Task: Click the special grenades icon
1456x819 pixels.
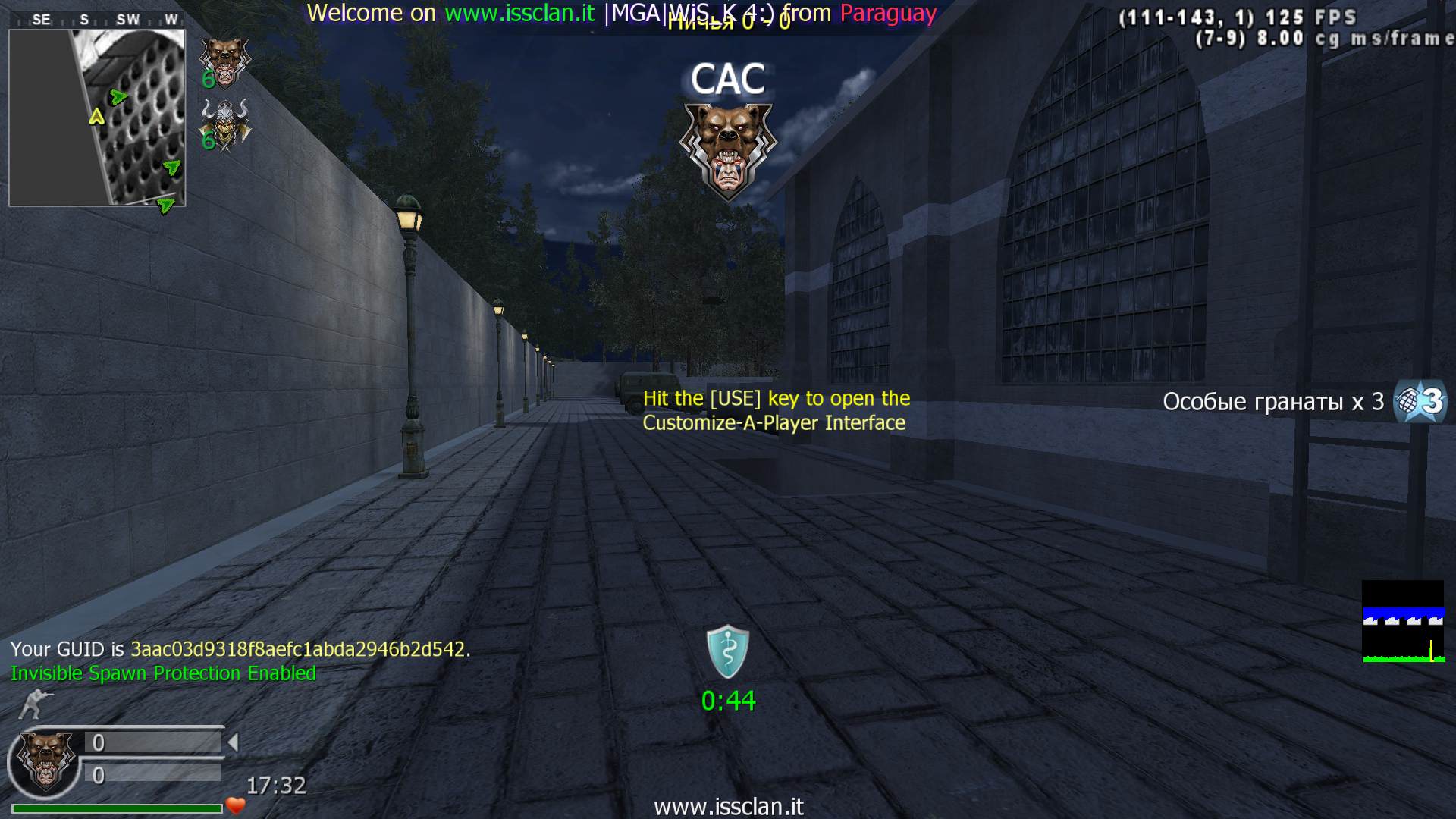Action: point(1420,401)
